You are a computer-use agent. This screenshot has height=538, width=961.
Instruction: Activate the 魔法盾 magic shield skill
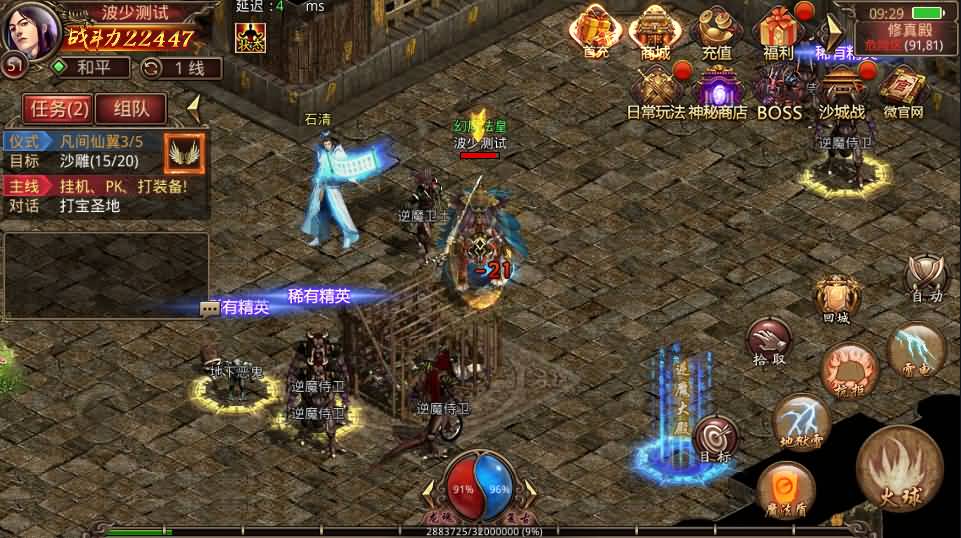(x=785, y=492)
